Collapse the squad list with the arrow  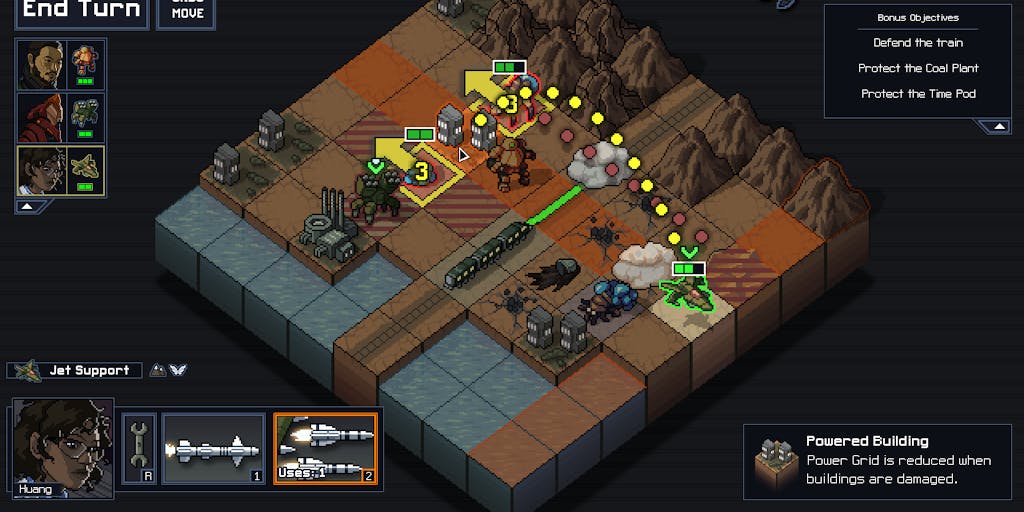click(x=29, y=206)
